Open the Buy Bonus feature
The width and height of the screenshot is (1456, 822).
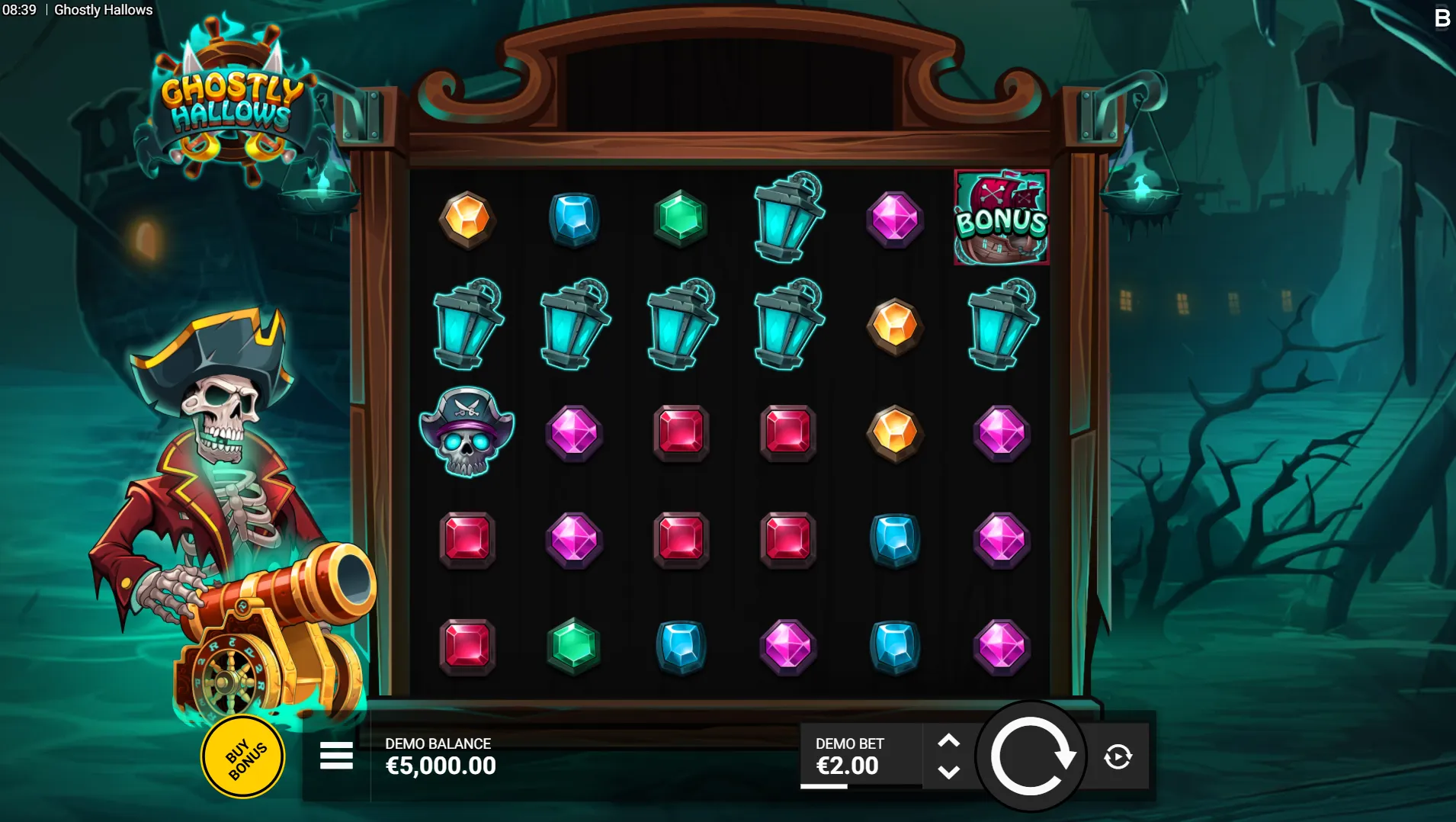coord(243,757)
